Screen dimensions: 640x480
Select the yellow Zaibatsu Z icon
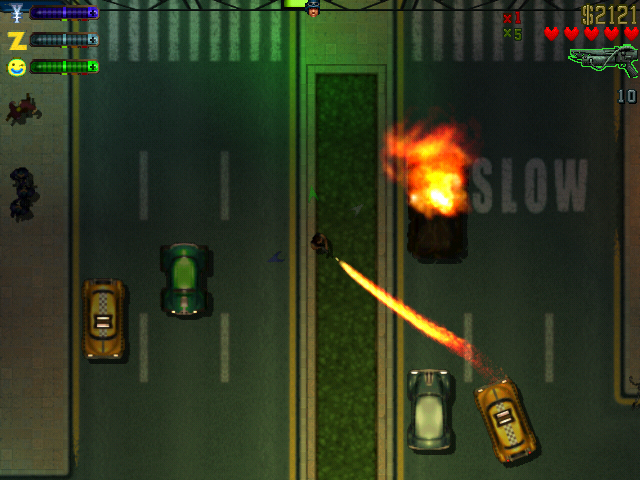click(x=16, y=40)
